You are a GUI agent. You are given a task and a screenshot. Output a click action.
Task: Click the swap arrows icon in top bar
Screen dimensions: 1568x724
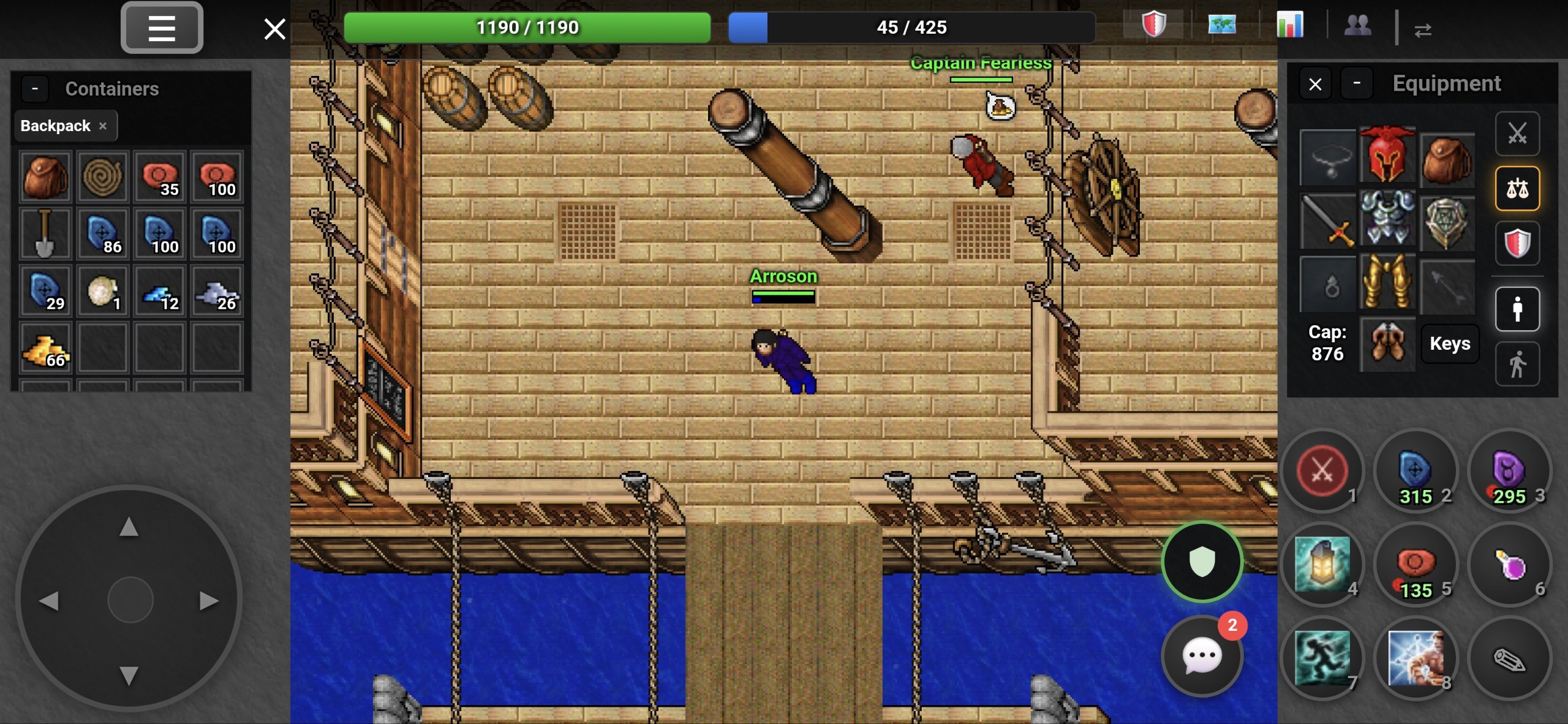point(1425,29)
